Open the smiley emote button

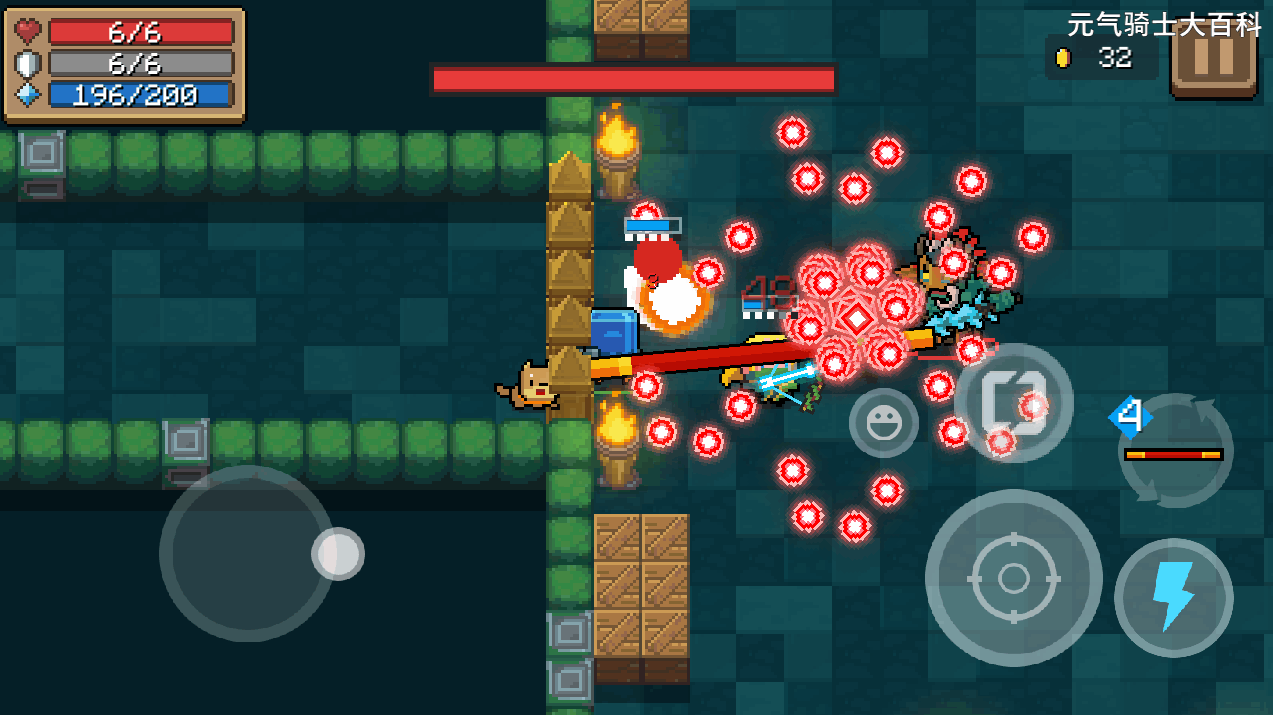[x=883, y=423]
